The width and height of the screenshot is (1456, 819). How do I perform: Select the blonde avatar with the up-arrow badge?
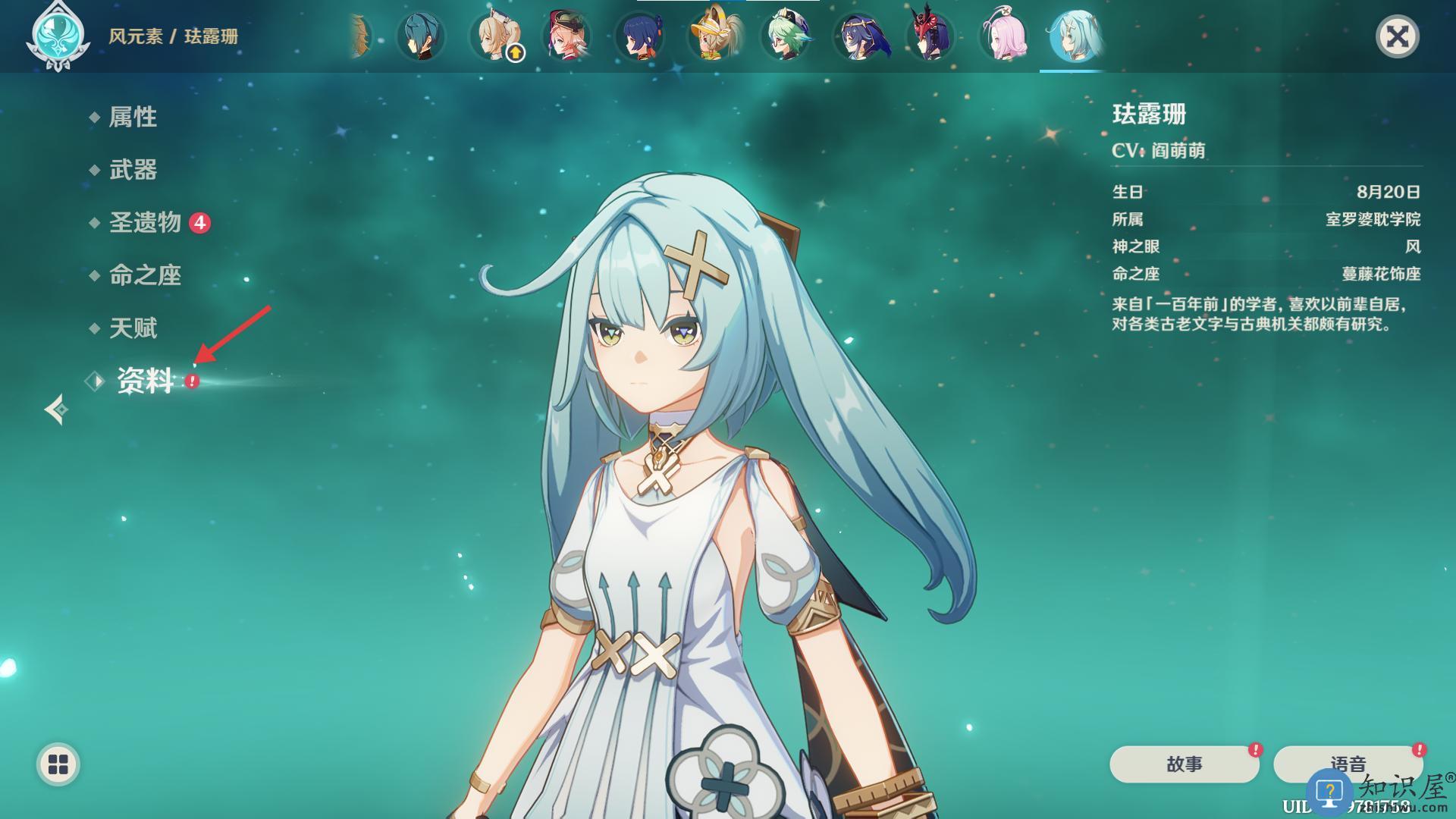[x=495, y=36]
